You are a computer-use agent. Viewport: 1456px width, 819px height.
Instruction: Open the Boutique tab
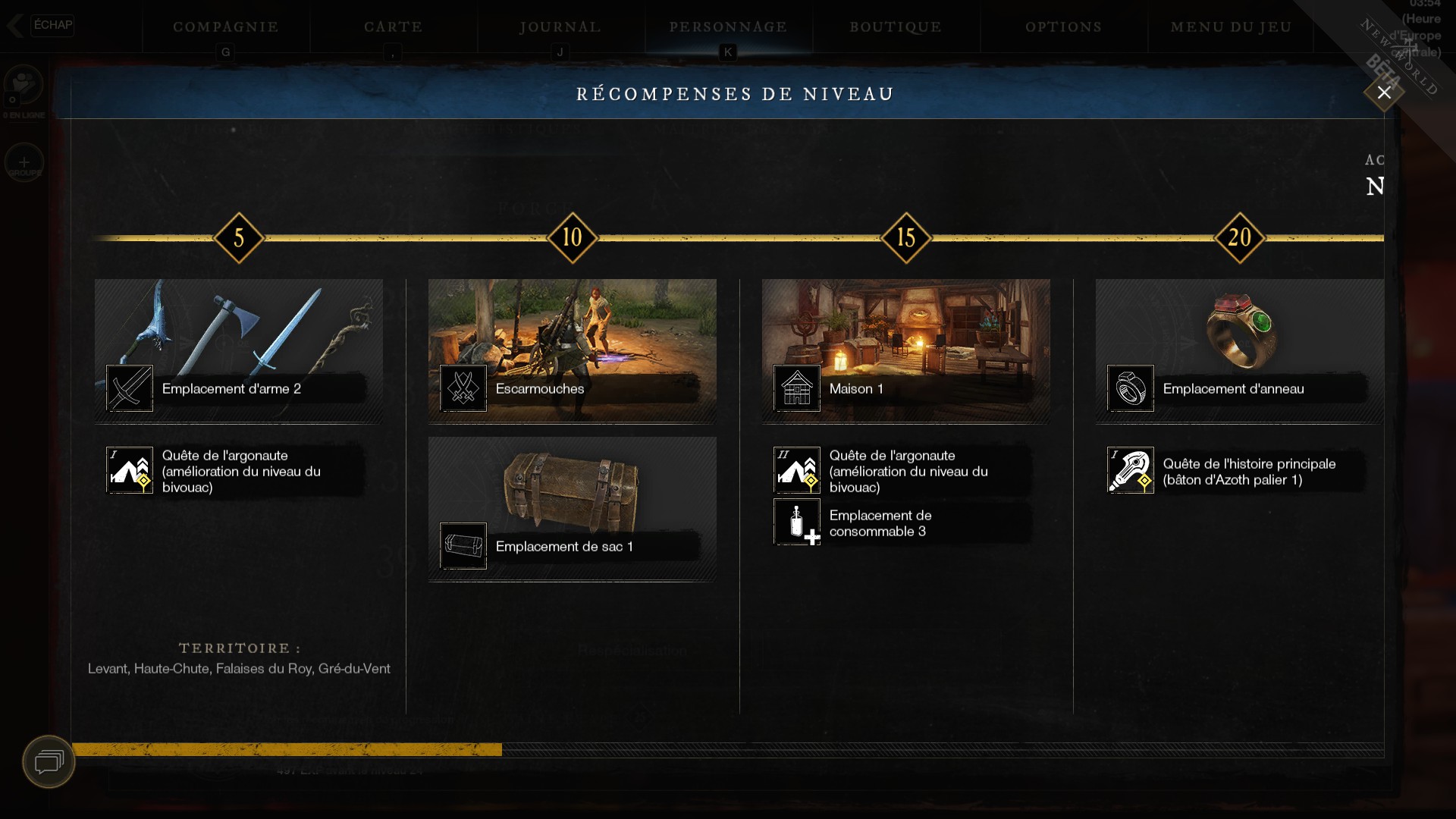(x=896, y=27)
